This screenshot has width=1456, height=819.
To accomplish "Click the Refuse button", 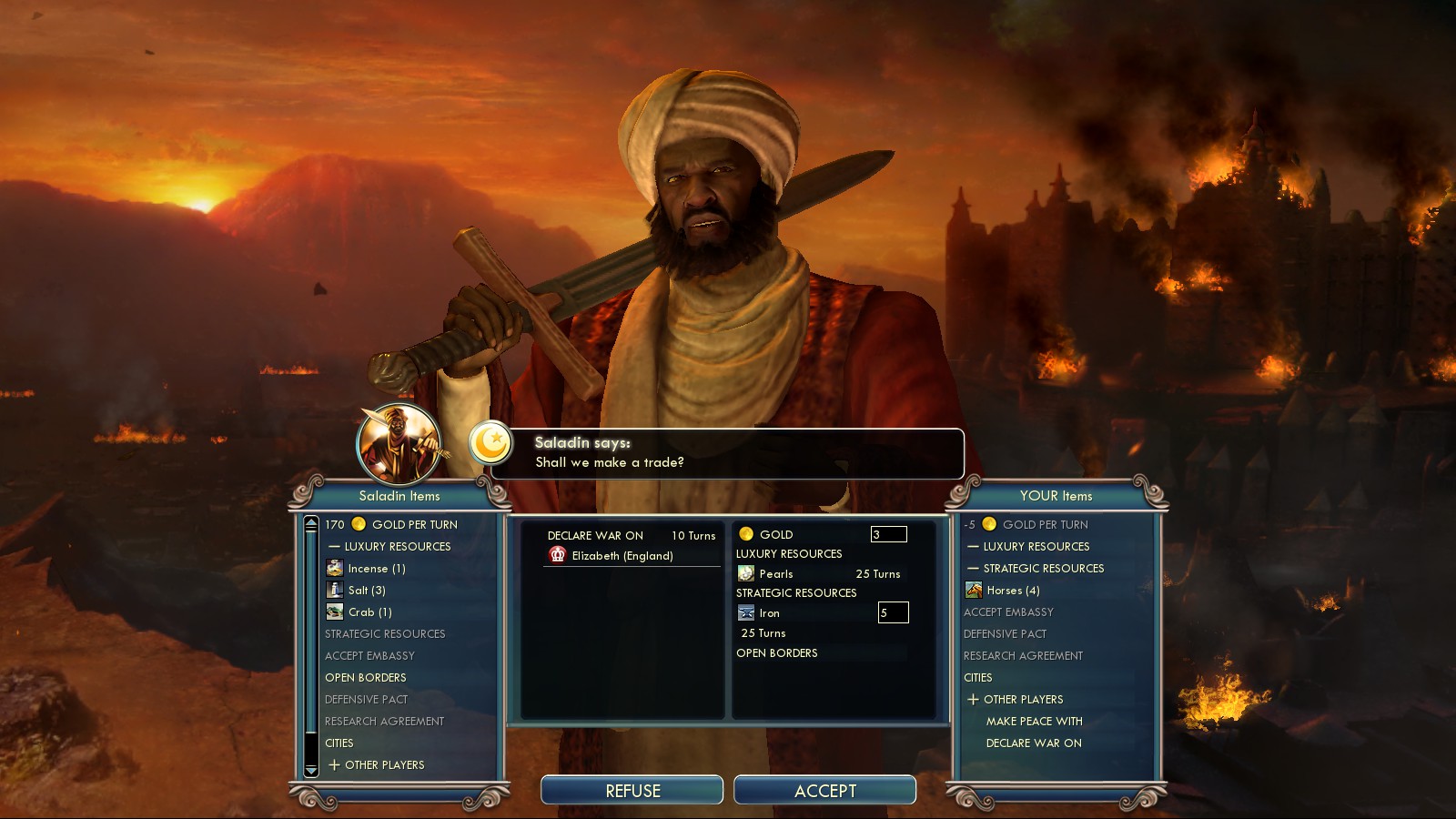I will click(632, 790).
